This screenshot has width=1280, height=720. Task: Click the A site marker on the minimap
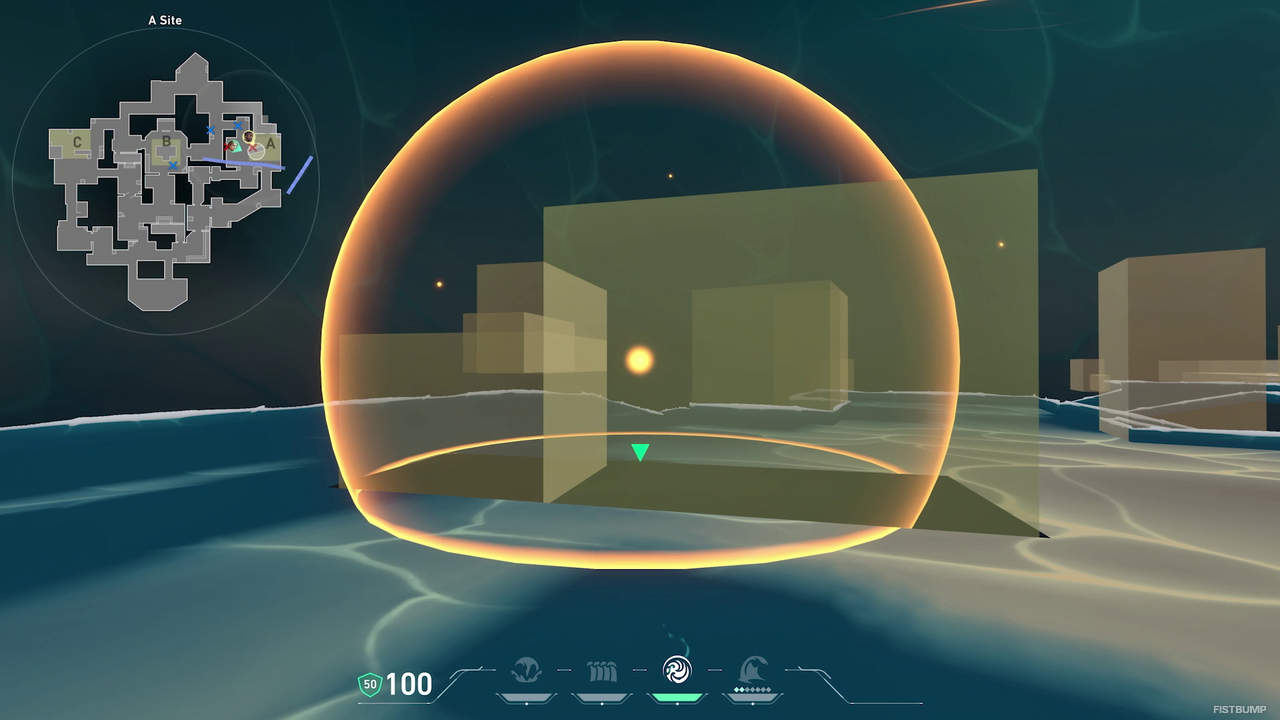click(x=270, y=143)
